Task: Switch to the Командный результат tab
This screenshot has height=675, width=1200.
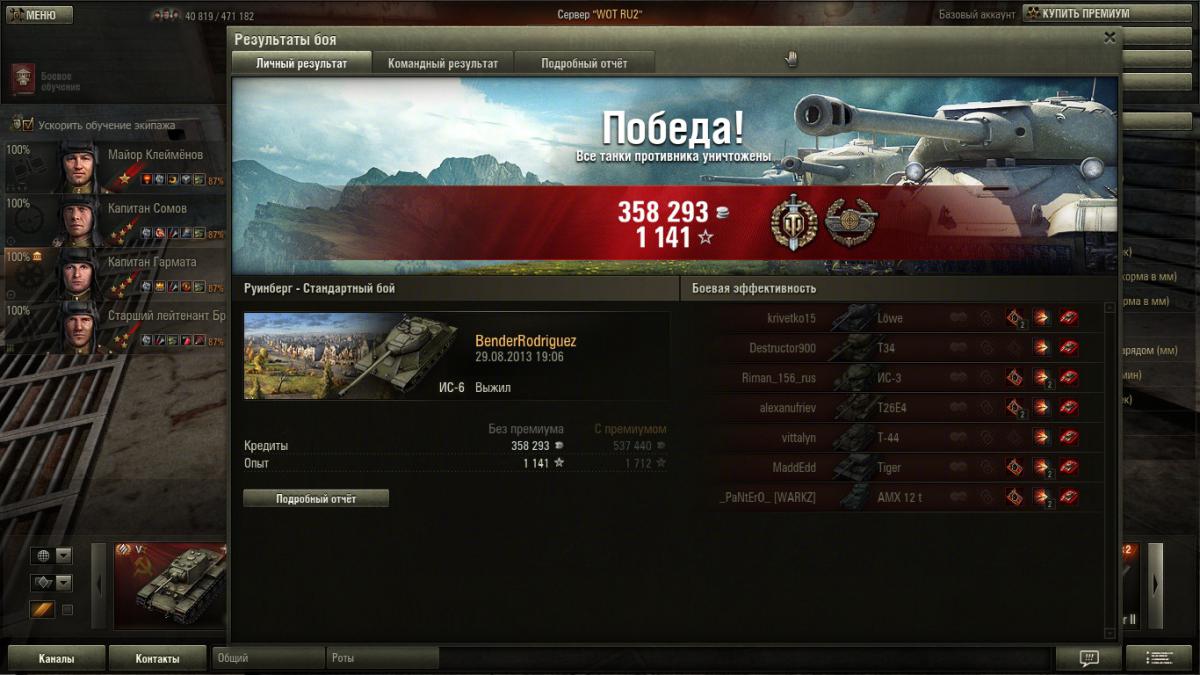Action: (x=442, y=63)
